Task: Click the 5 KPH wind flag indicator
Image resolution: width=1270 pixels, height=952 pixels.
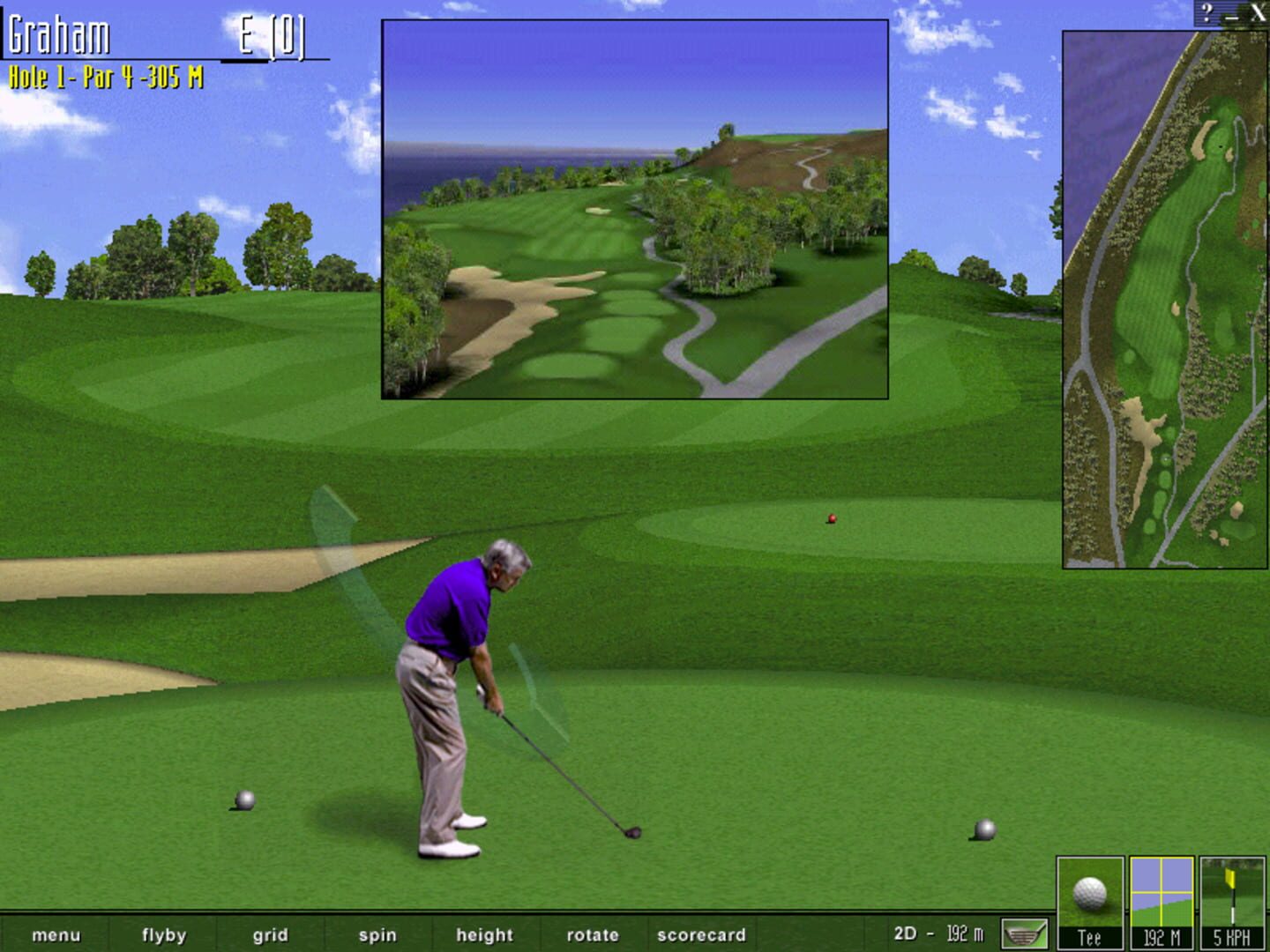Action: (x=1233, y=899)
